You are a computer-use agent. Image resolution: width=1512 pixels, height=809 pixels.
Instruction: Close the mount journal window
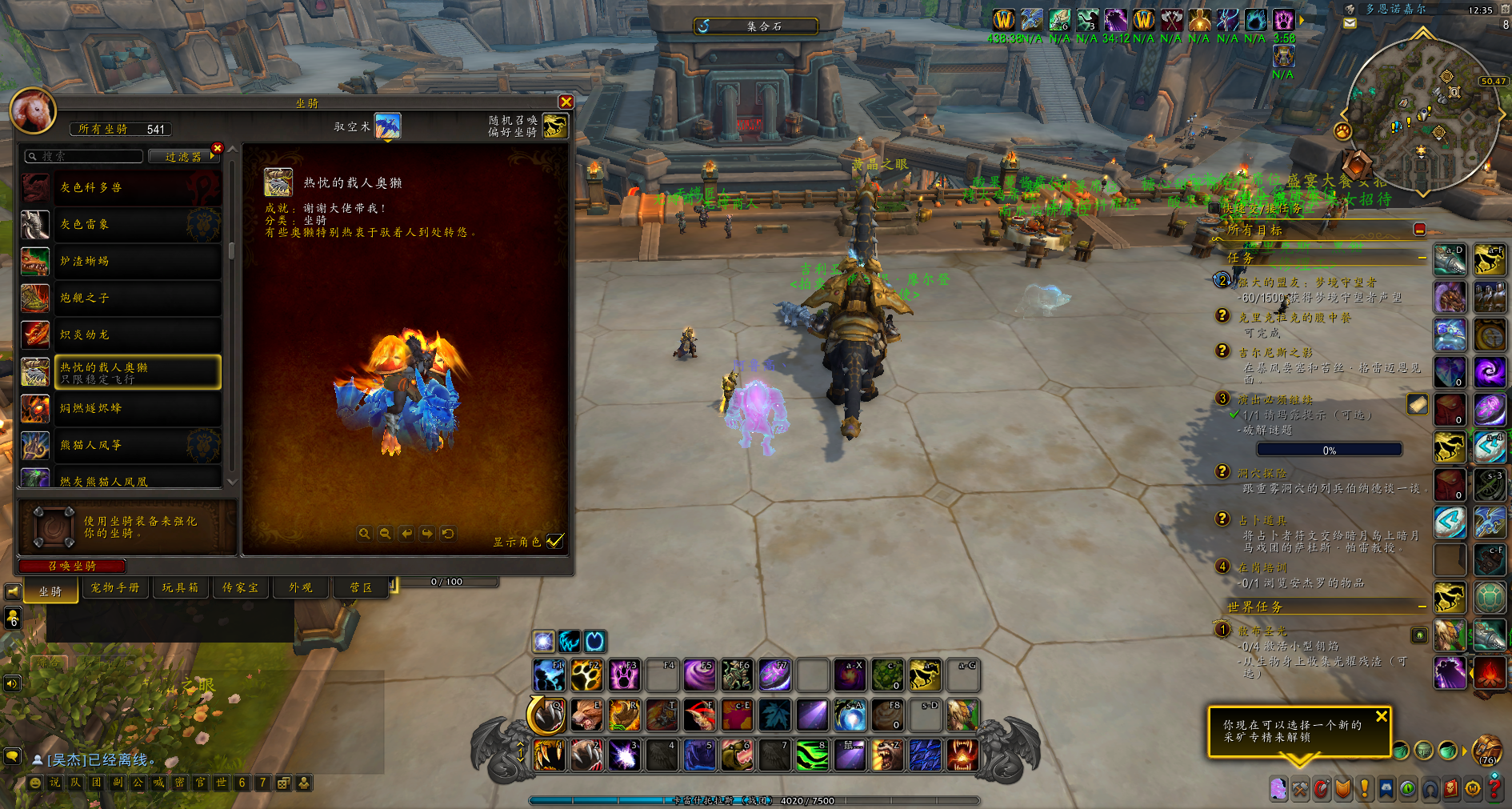tap(566, 102)
